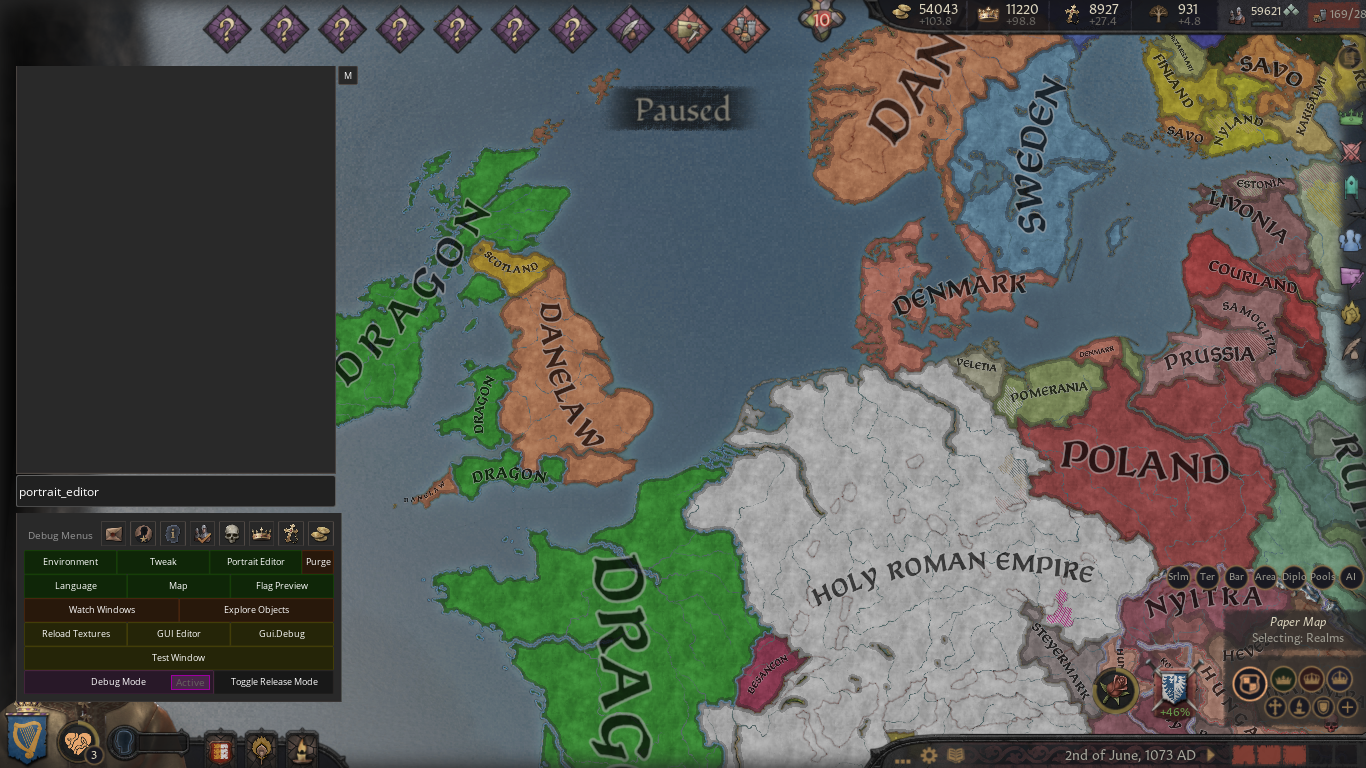
Task: Click the console input field showing portrait_editor
Action: (x=175, y=491)
